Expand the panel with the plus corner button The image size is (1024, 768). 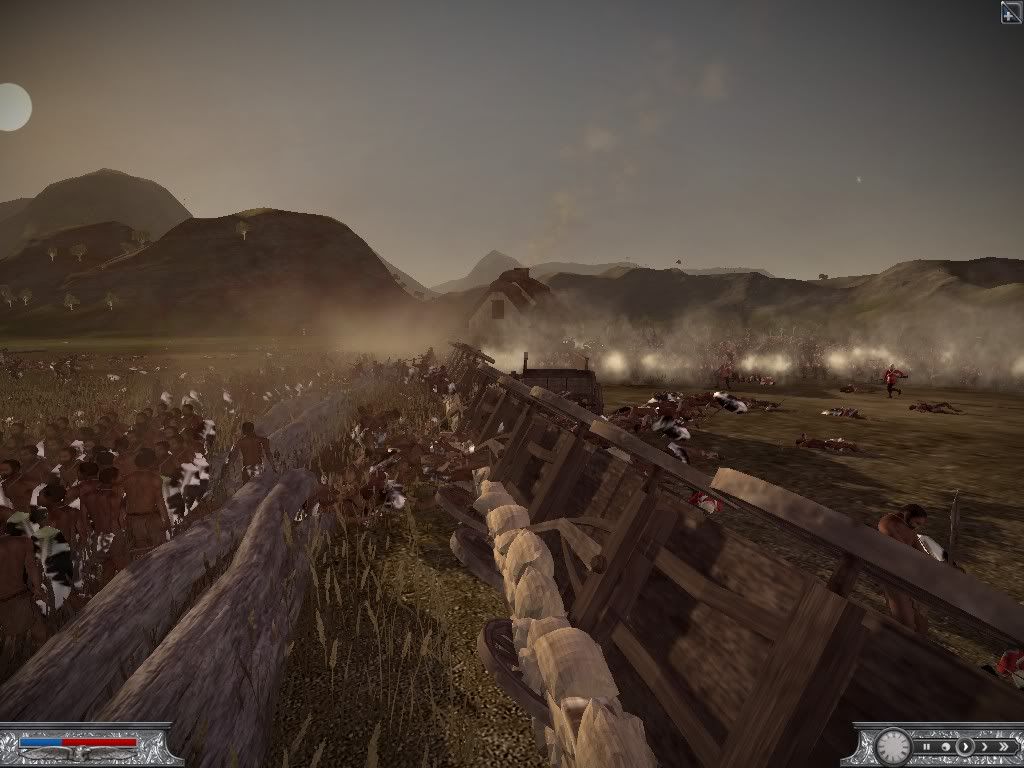1011,12
